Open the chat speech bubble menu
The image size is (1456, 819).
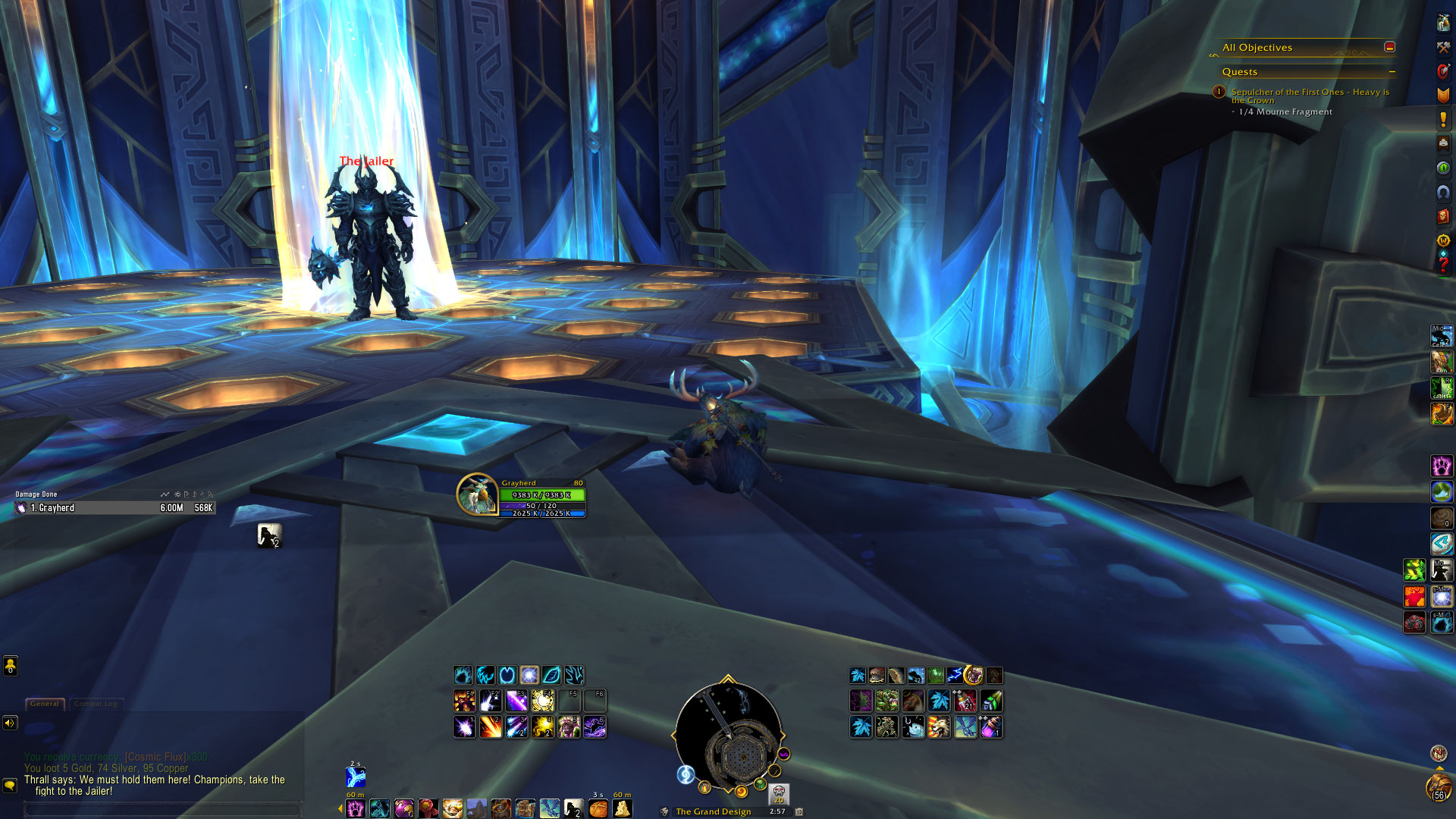(10, 786)
